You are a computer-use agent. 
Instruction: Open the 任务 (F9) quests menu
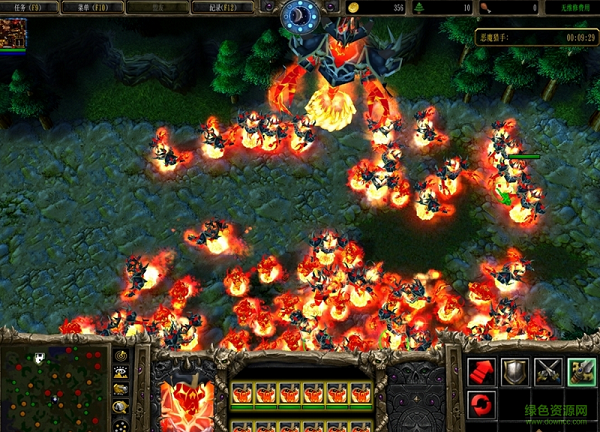[28, 7]
